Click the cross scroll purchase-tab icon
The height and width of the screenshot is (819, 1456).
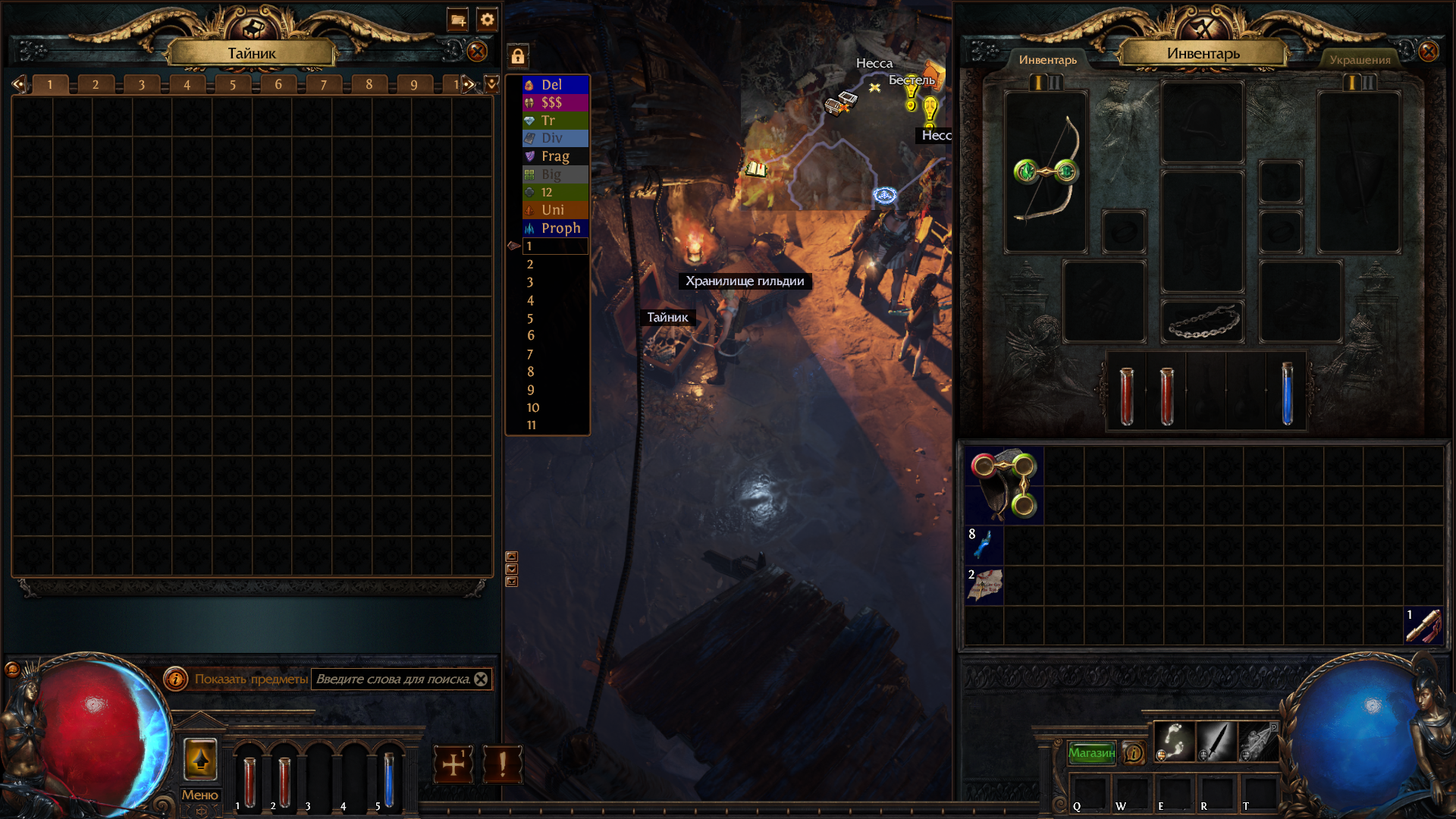click(x=453, y=764)
